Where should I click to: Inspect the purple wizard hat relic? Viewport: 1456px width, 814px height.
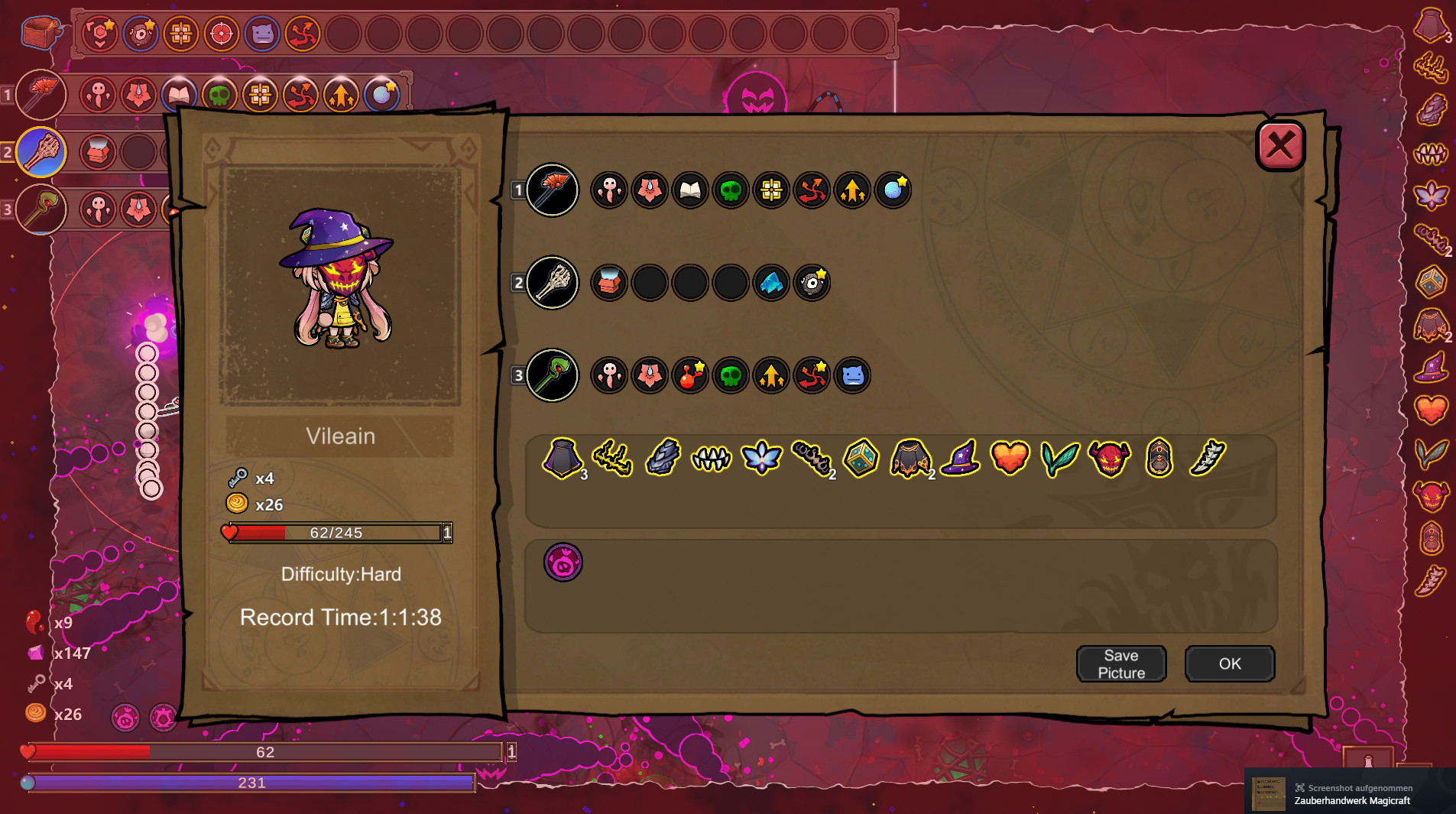click(960, 458)
